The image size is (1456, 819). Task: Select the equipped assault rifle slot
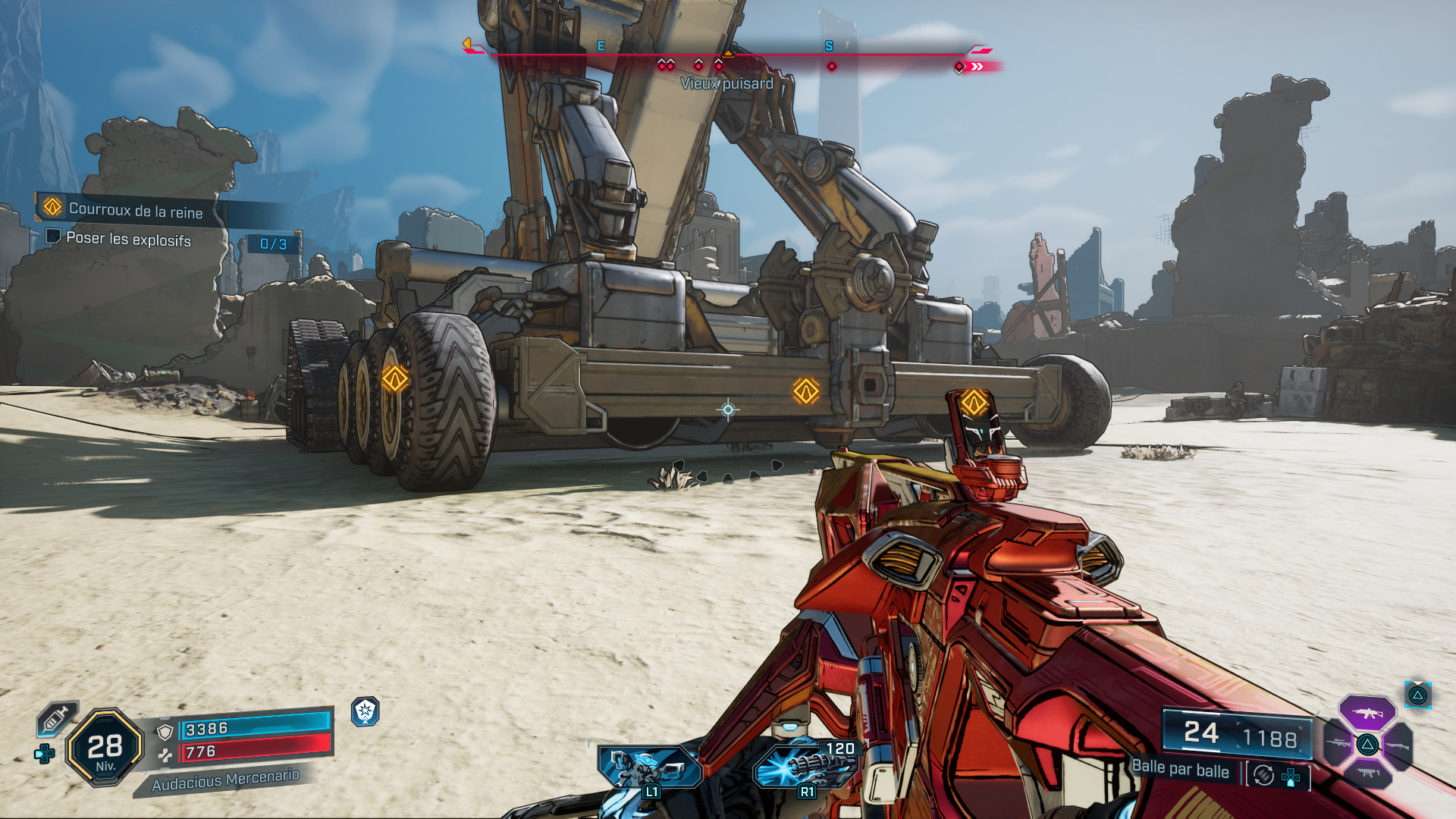tap(1367, 713)
